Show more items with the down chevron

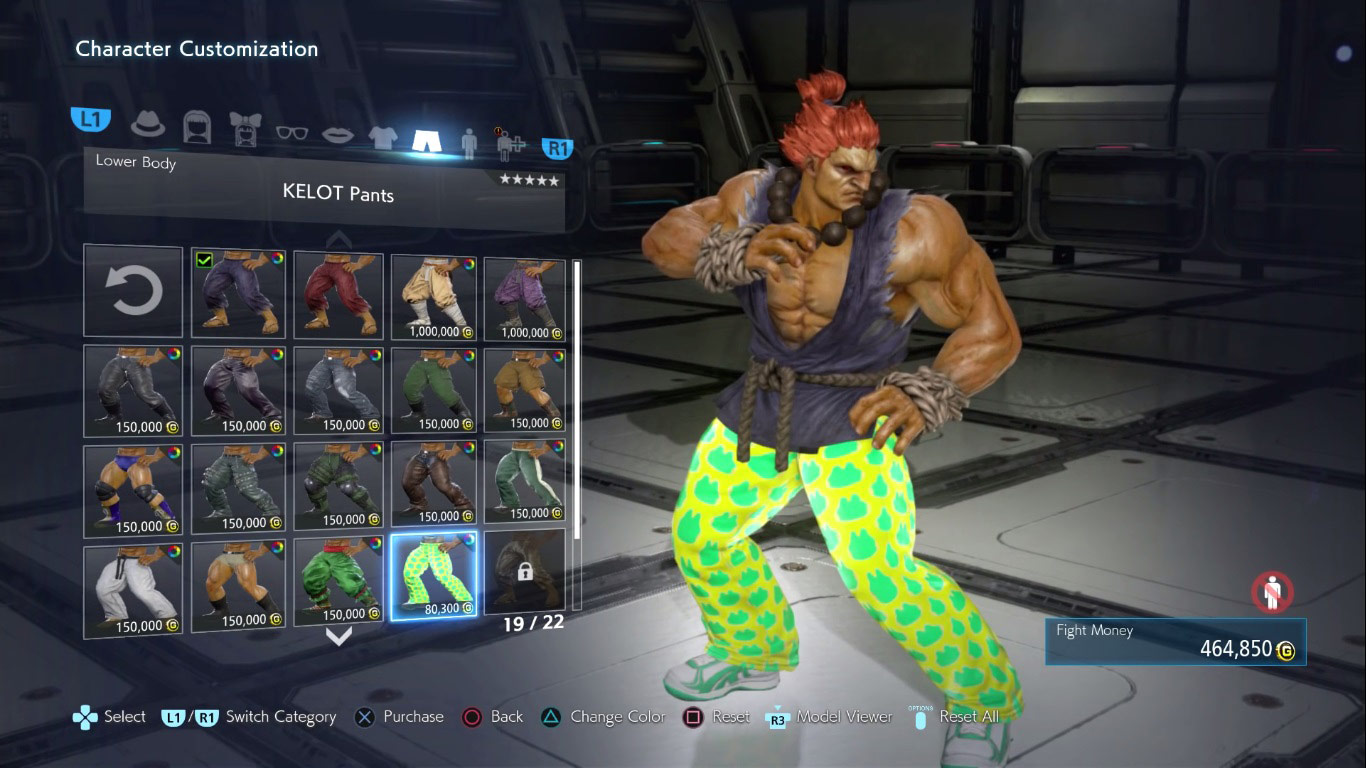click(x=339, y=636)
